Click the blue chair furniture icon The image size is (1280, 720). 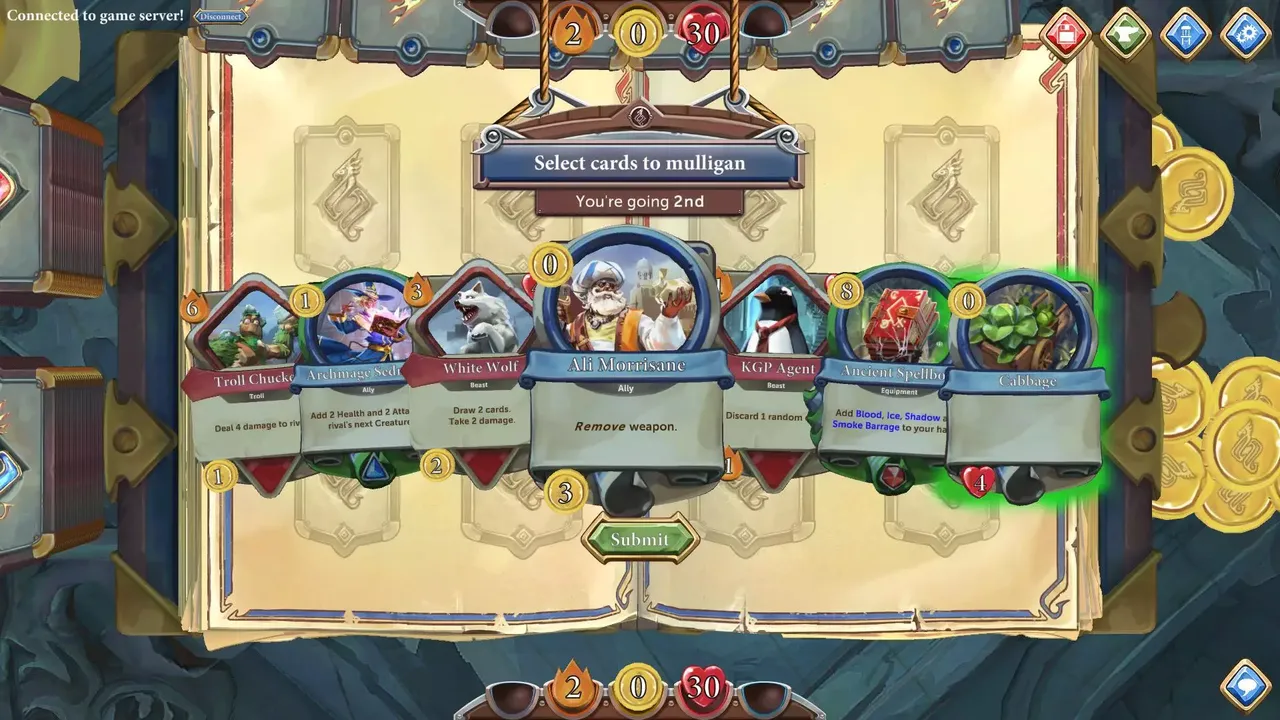(x=1184, y=33)
